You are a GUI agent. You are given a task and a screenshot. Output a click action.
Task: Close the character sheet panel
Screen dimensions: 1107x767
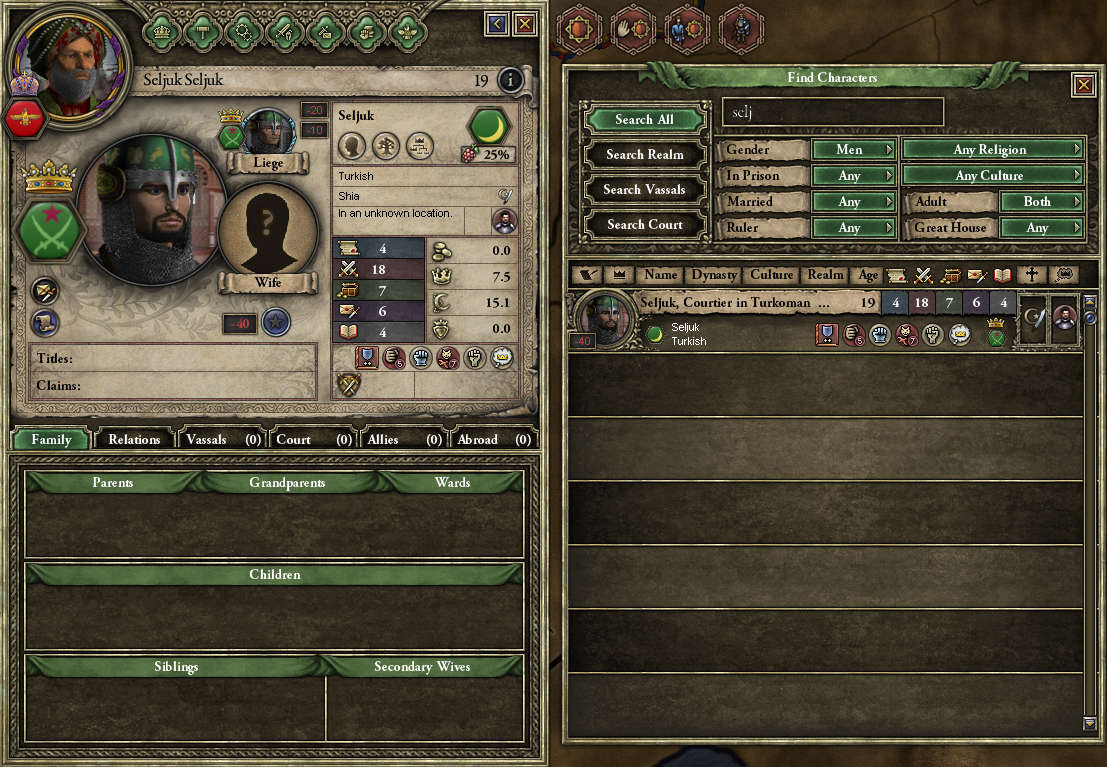(525, 23)
